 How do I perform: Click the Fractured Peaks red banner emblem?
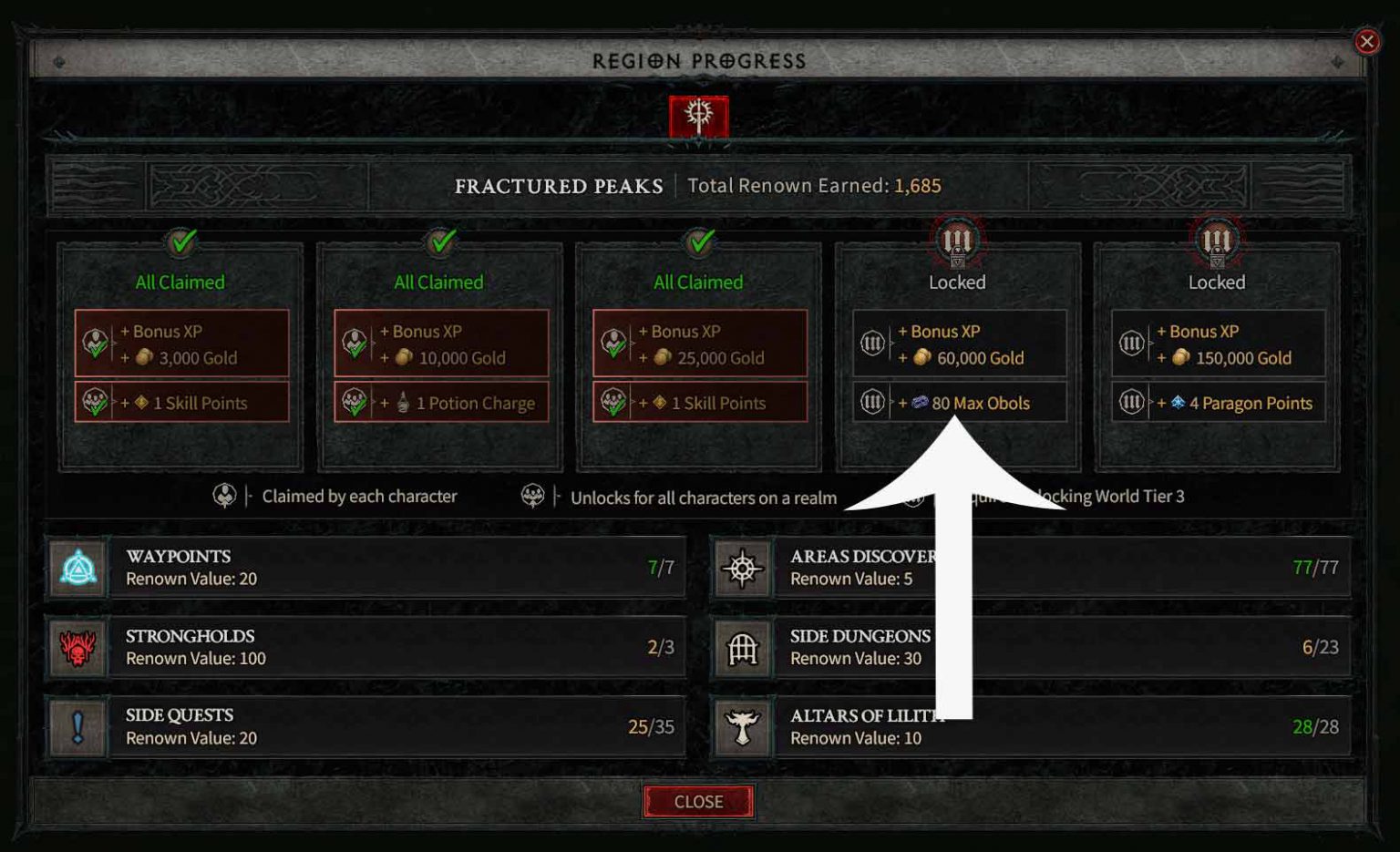(698, 117)
